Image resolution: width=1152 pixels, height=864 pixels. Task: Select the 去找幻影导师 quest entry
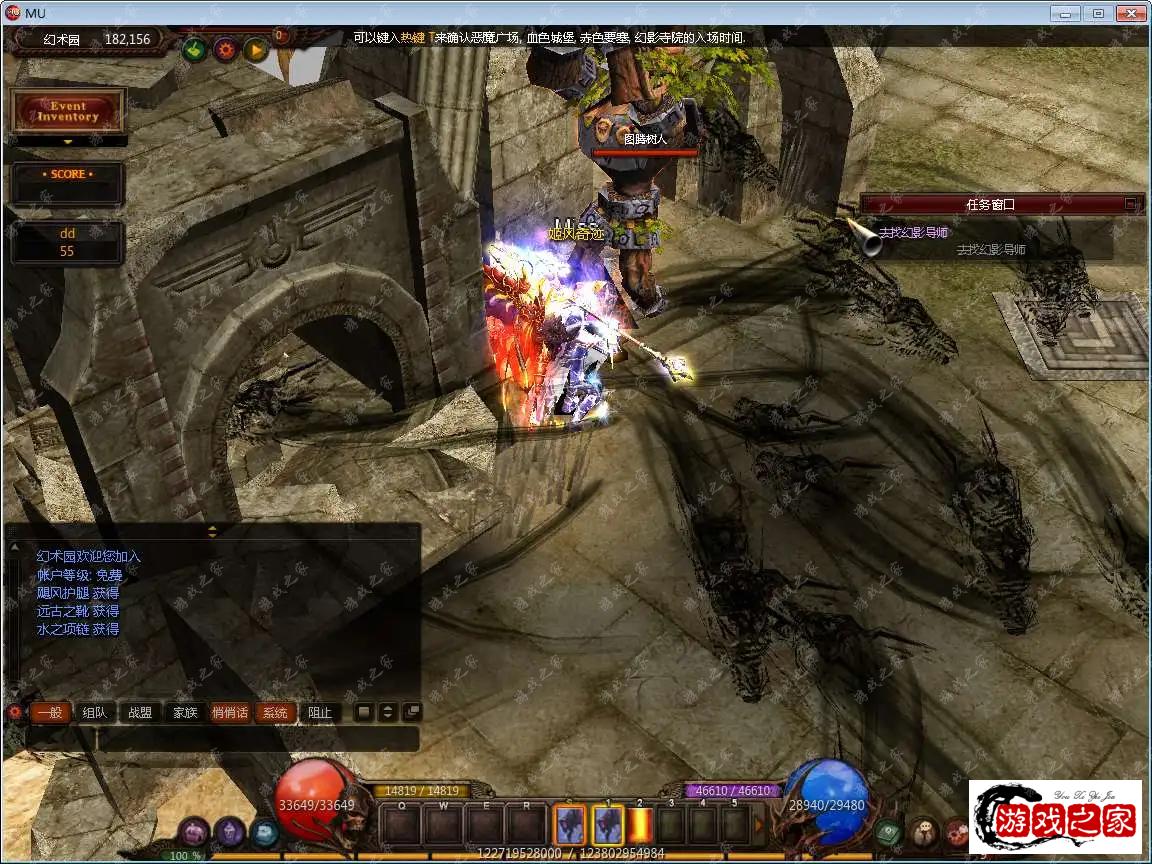913,233
